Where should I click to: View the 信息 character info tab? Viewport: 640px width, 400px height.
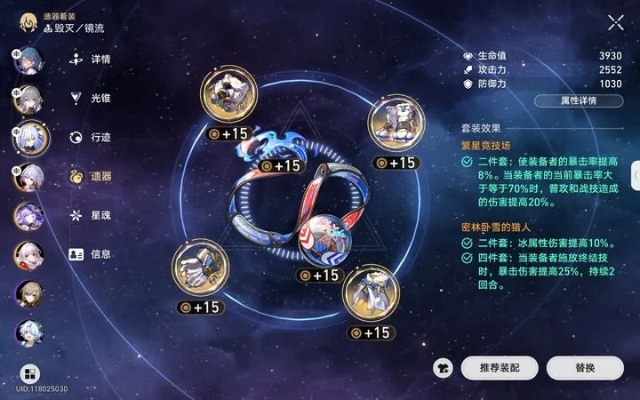pos(89,254)
